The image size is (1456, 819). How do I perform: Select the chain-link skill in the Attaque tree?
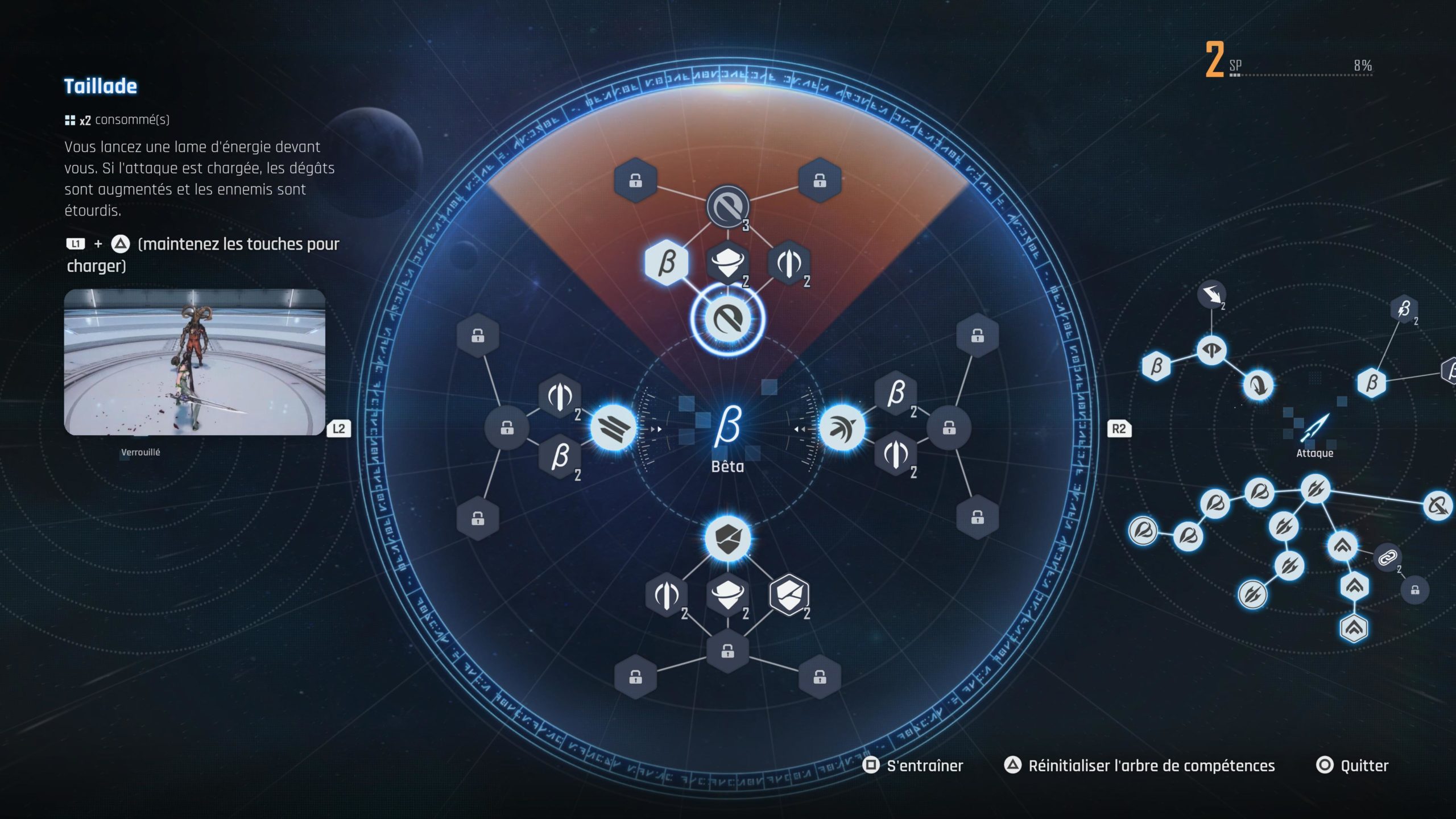[x=1387, y=557]
